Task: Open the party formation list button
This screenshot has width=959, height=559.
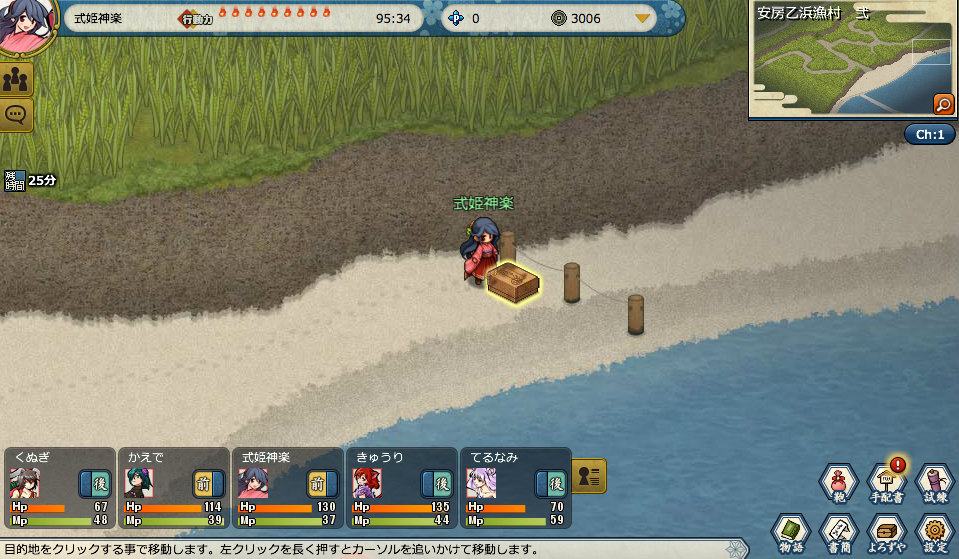Action: 590,475
